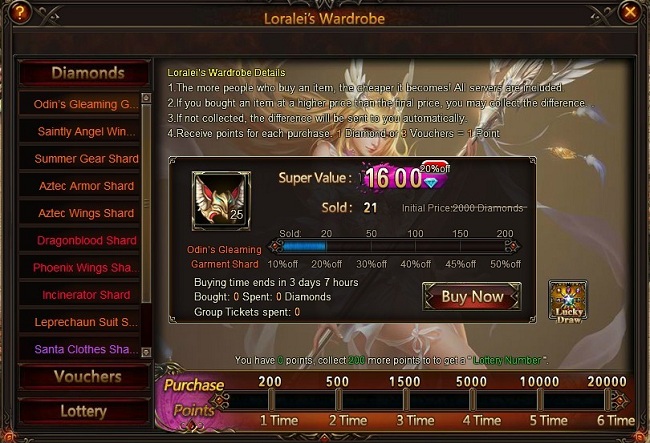The width and height of the screenshot is (650, 443).
Task: Select the Aztec Armor Shard entry
Action: 85,186
